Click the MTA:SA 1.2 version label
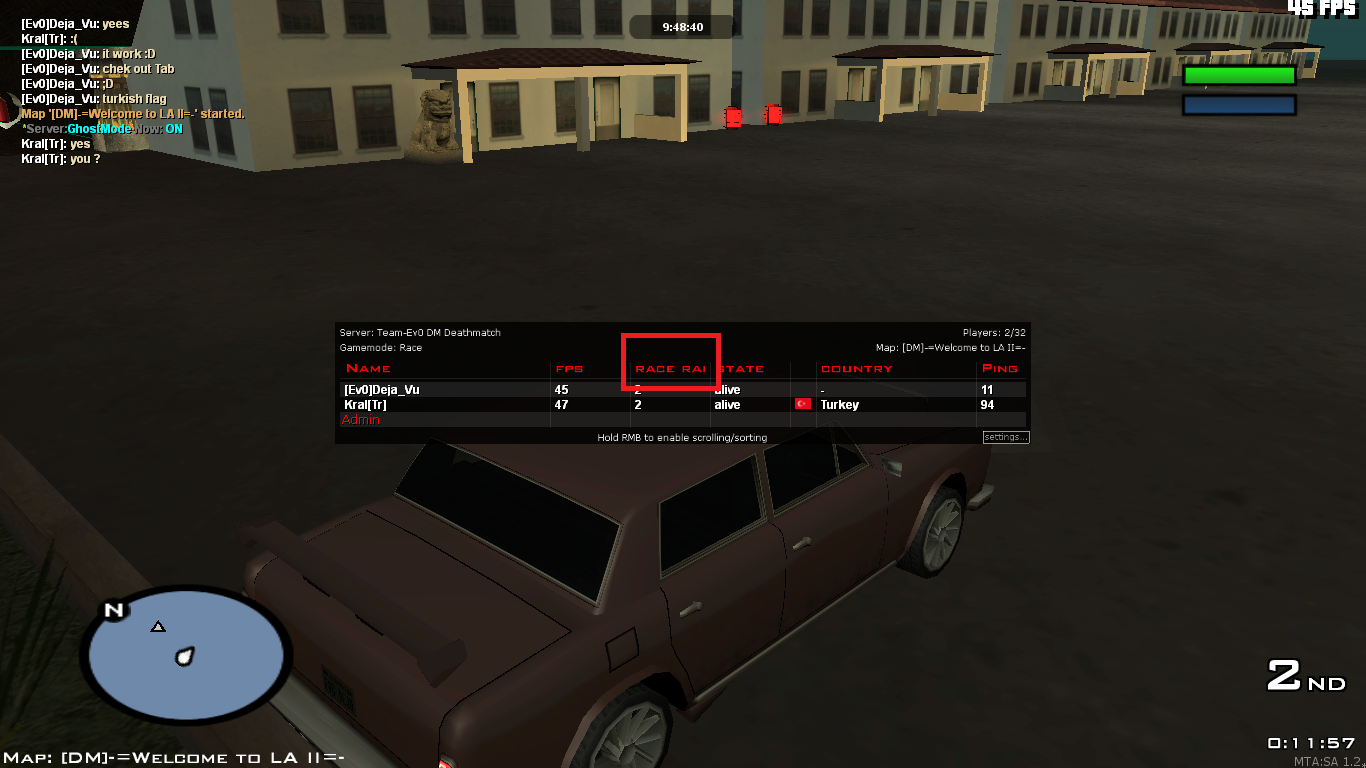 click(1329, 760)
